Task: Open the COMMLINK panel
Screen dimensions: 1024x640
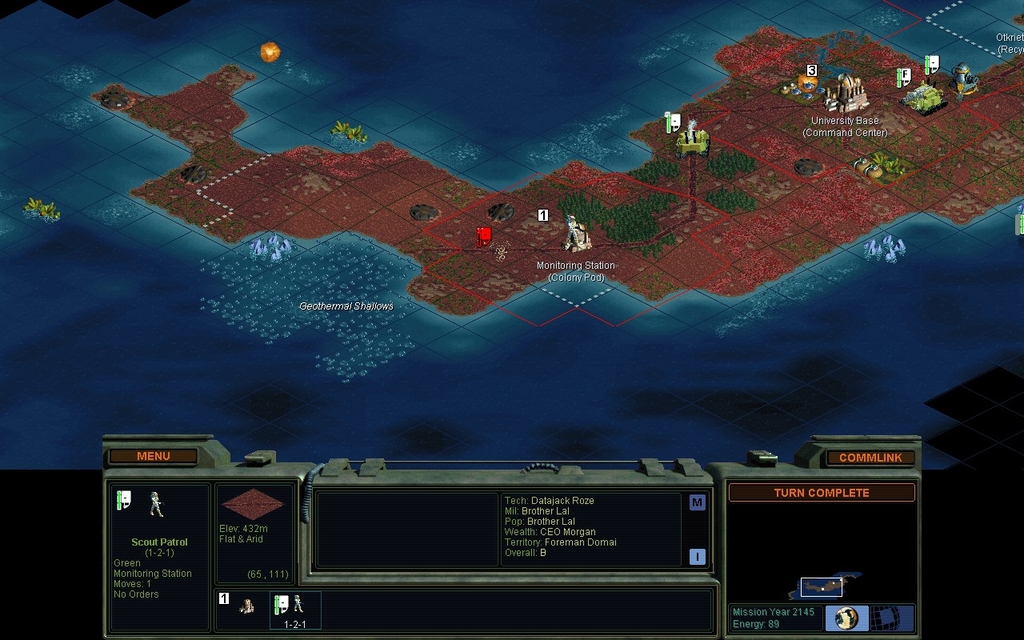Action: tap(870, 457)
